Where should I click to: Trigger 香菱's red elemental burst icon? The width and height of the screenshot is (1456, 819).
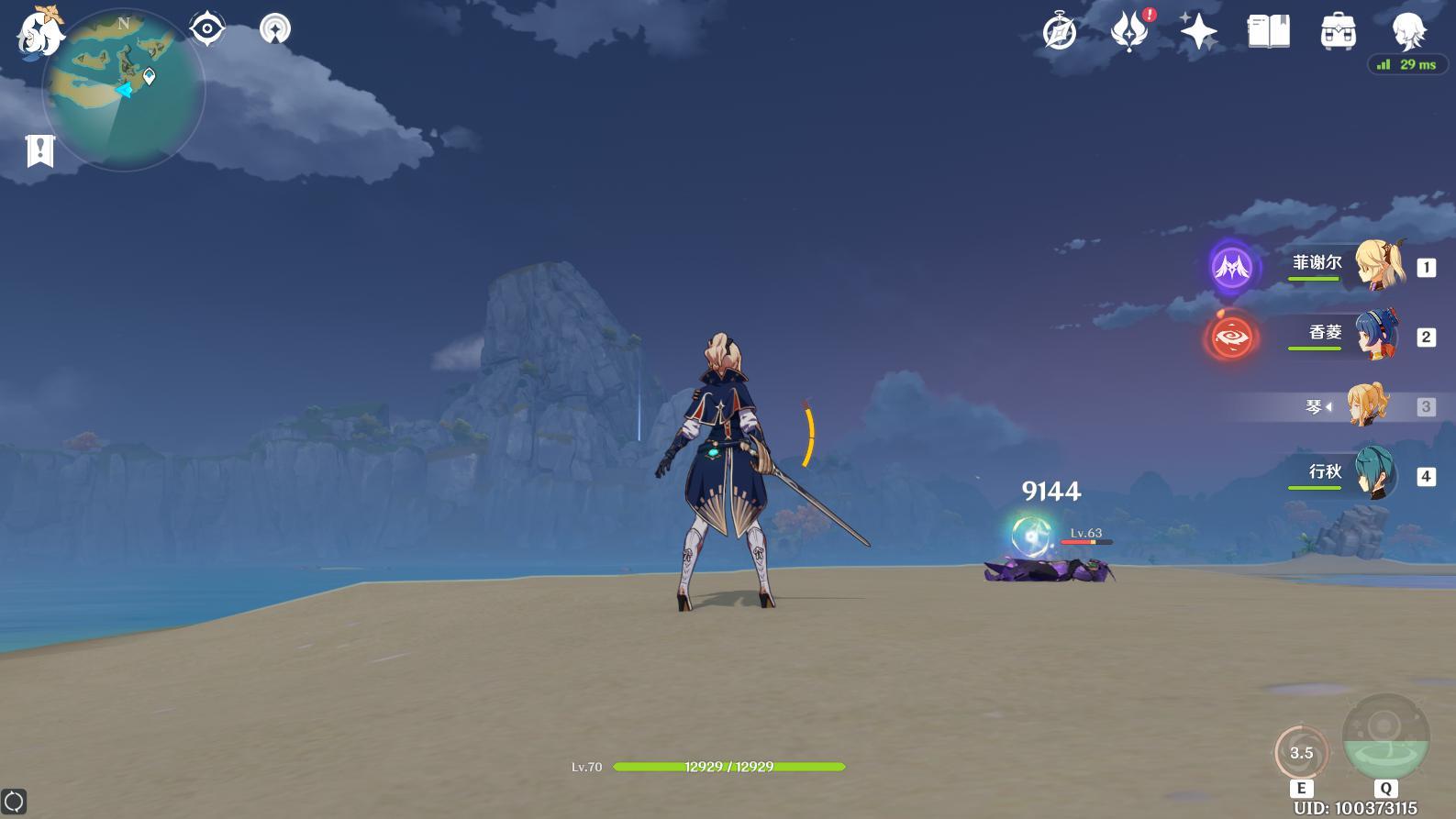pos(1231,338)
